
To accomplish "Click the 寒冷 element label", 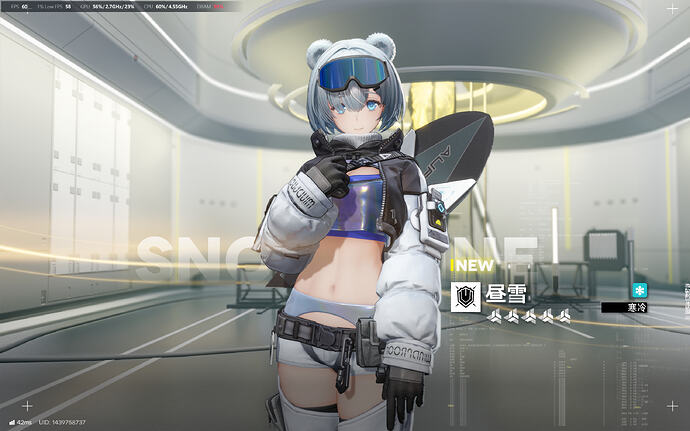I will [x=634, y=308].
